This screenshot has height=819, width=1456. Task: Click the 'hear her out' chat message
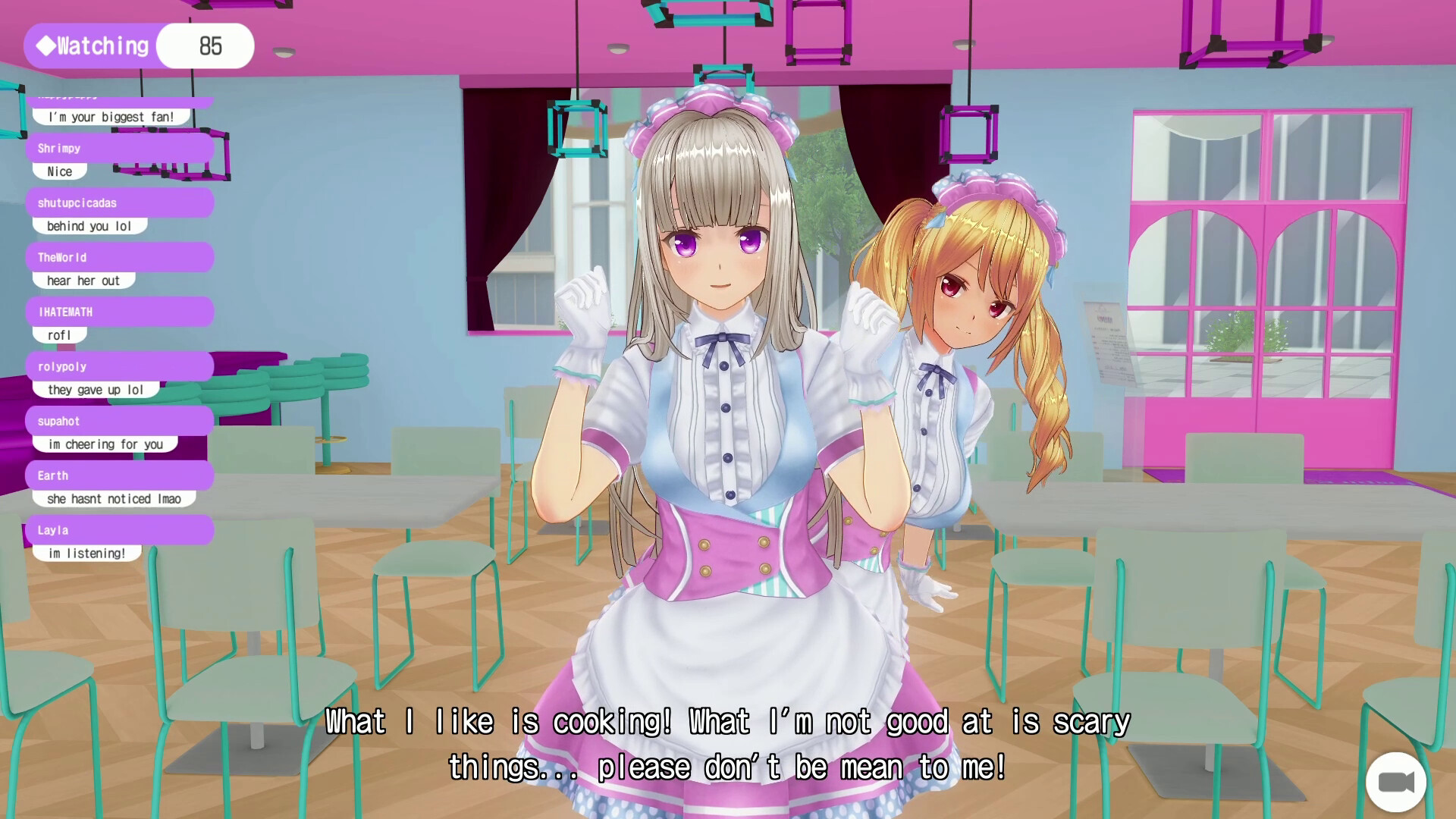(83, 280)
